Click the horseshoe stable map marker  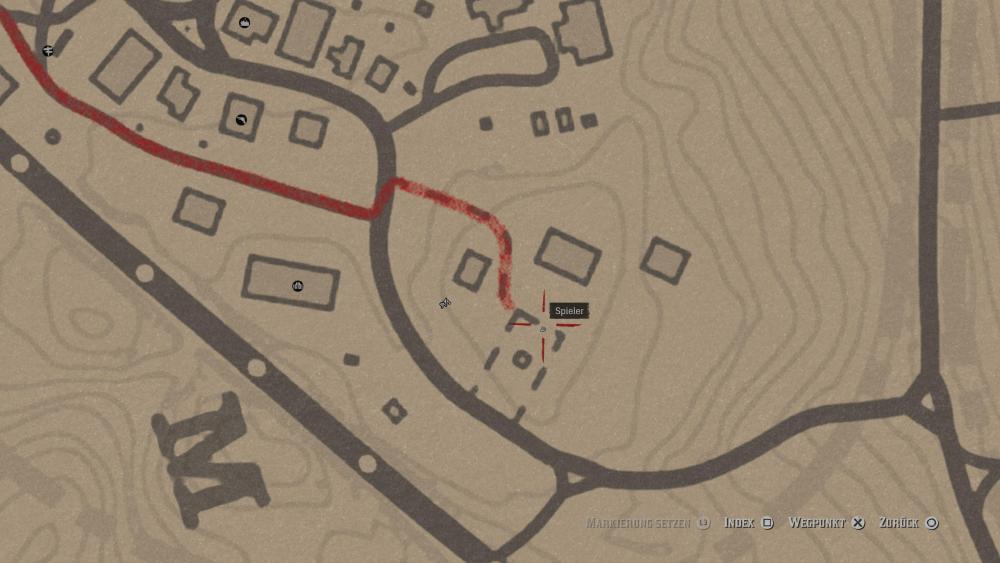[241, 120]
